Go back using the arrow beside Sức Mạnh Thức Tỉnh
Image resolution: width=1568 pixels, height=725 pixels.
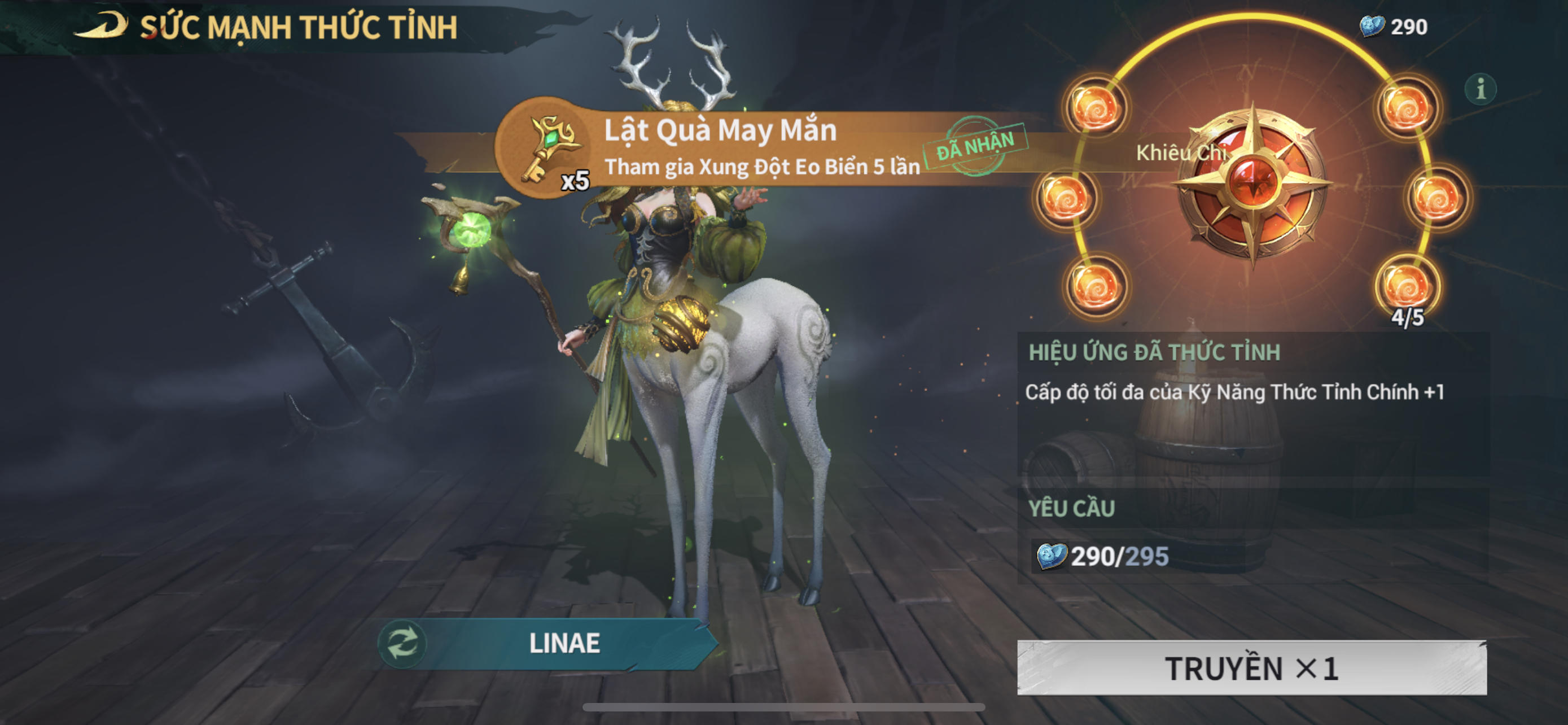(x=101, y=25)
